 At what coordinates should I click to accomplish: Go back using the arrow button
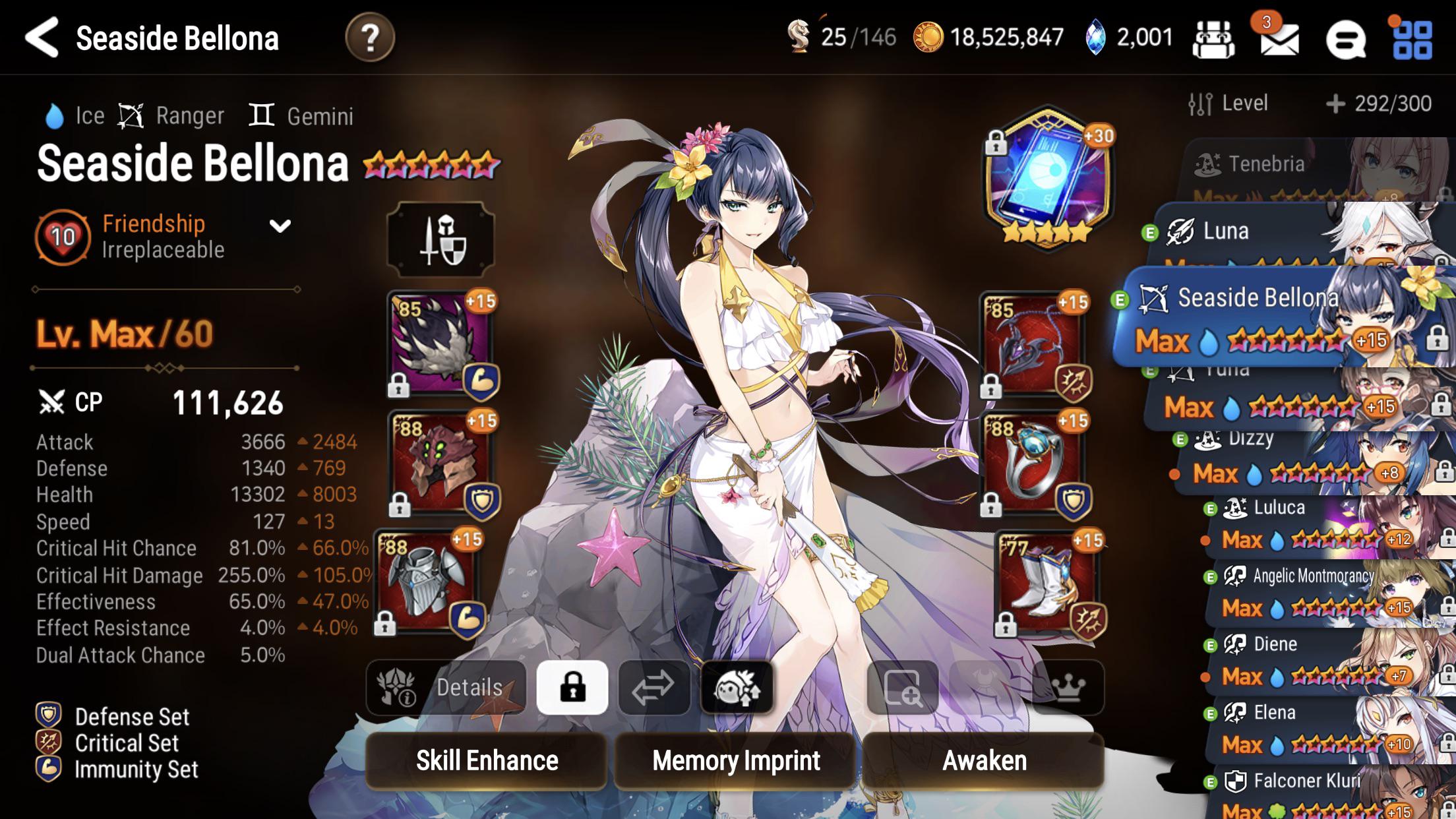pyautogui.click(x=42, y=38)
